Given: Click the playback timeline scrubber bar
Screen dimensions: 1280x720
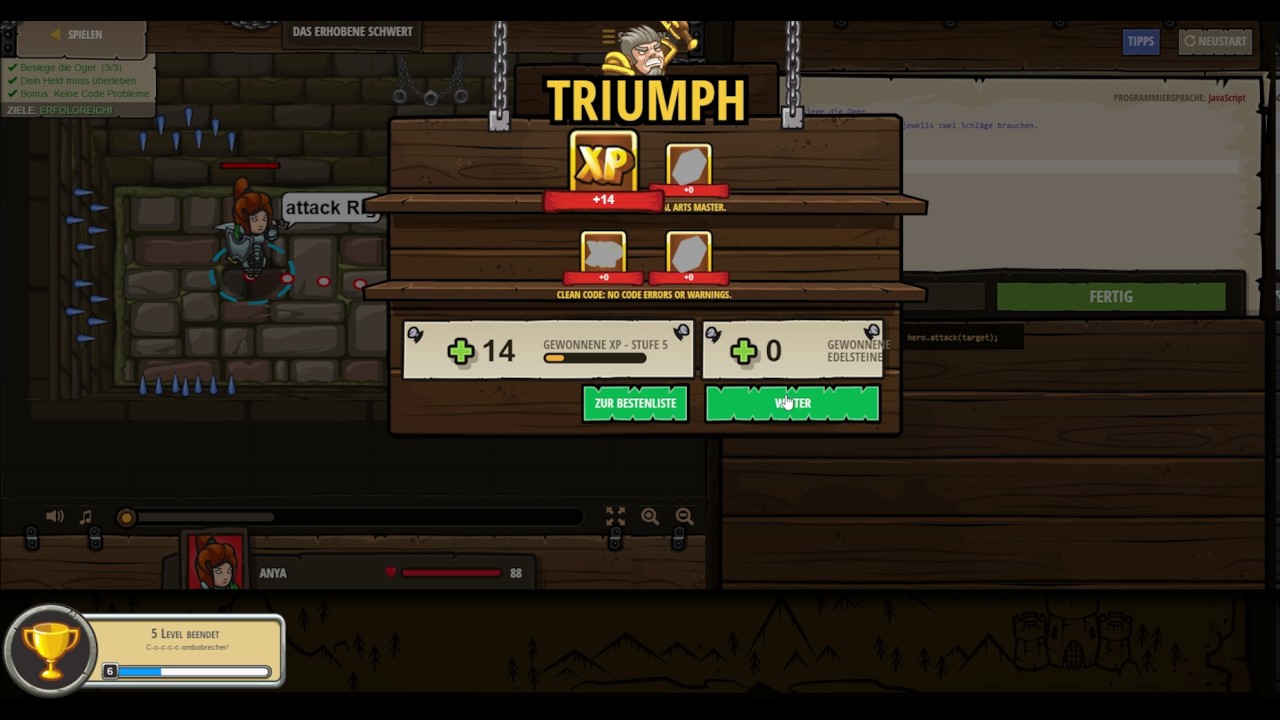Looking at the screenshot, I should 350,517.
